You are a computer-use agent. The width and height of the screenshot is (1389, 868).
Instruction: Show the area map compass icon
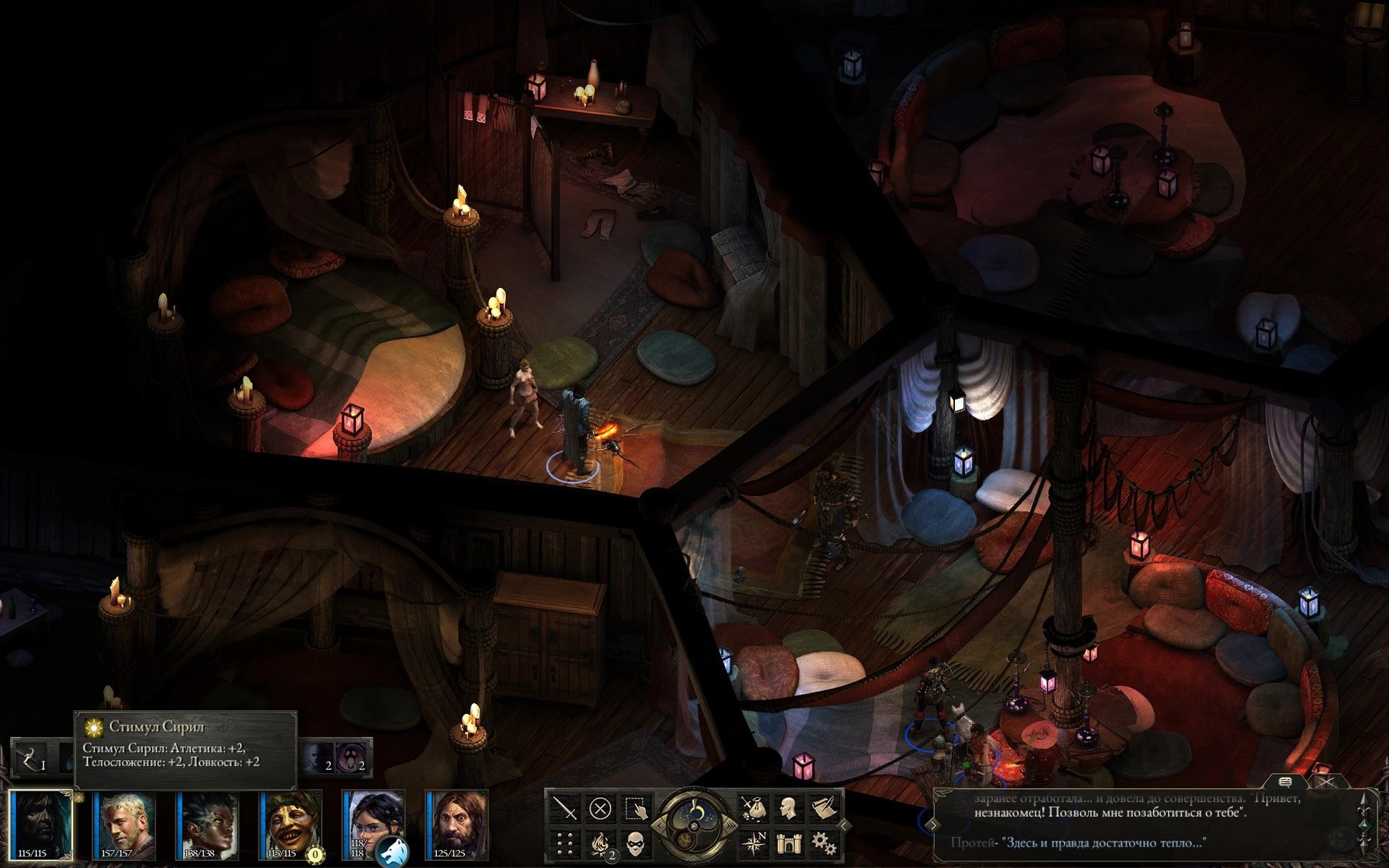(x=753, y=844)
